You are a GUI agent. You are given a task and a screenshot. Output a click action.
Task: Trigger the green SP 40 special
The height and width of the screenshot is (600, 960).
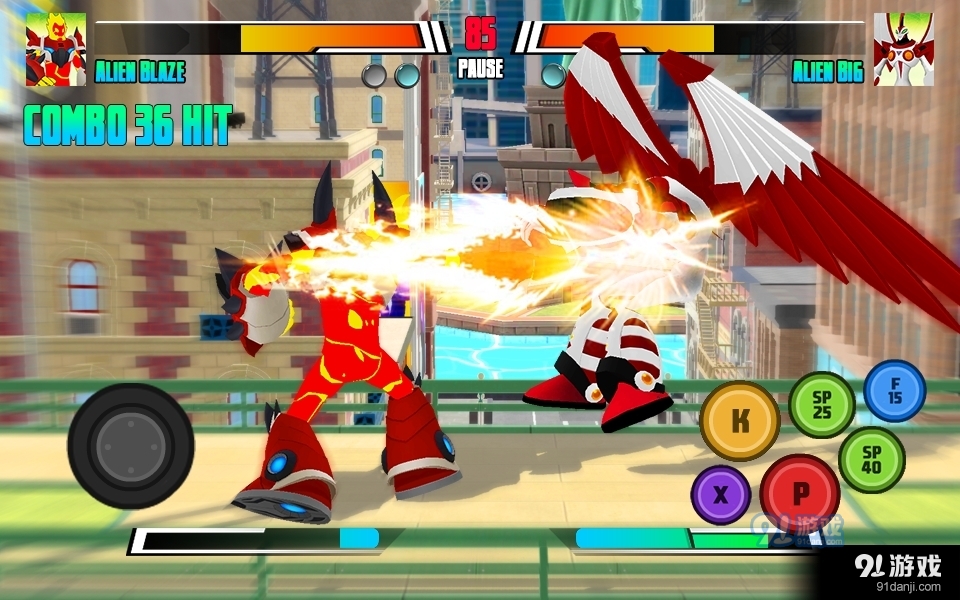coord(871,459)
